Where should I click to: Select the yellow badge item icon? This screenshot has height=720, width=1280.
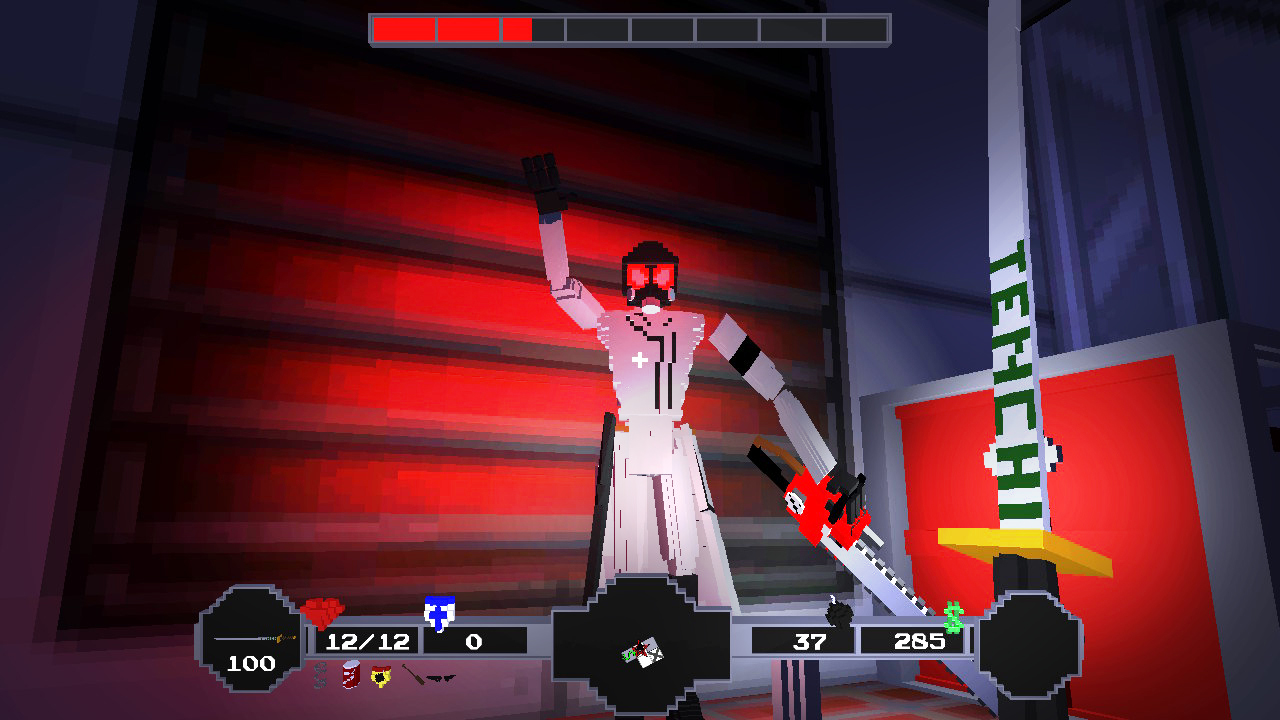click(x=380, y=676)
